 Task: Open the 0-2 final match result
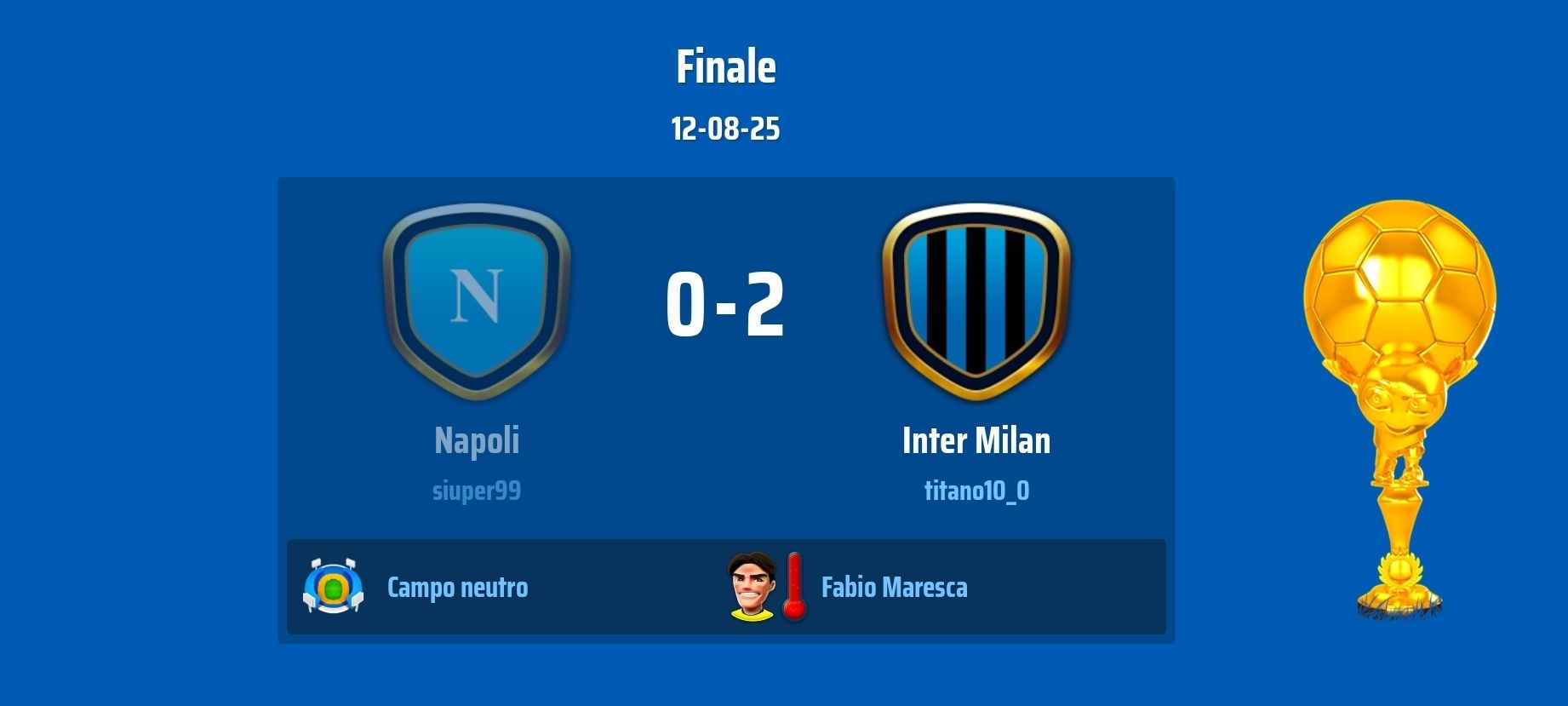725,305
